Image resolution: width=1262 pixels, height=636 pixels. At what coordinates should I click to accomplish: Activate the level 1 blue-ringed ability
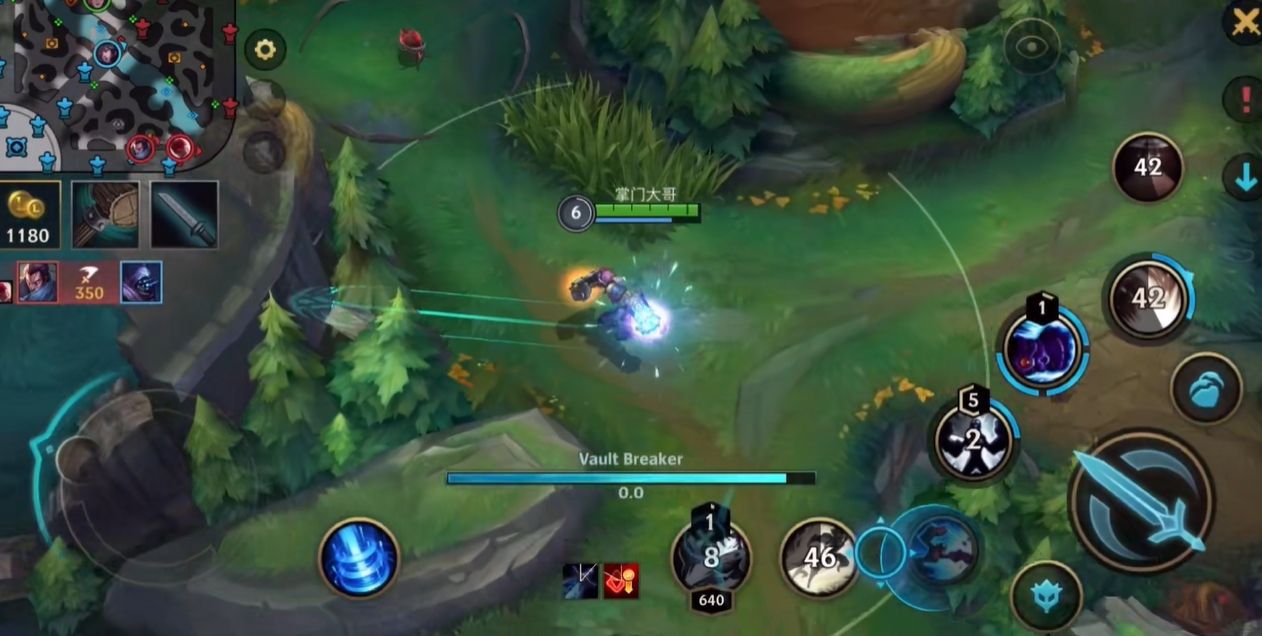1043,350
